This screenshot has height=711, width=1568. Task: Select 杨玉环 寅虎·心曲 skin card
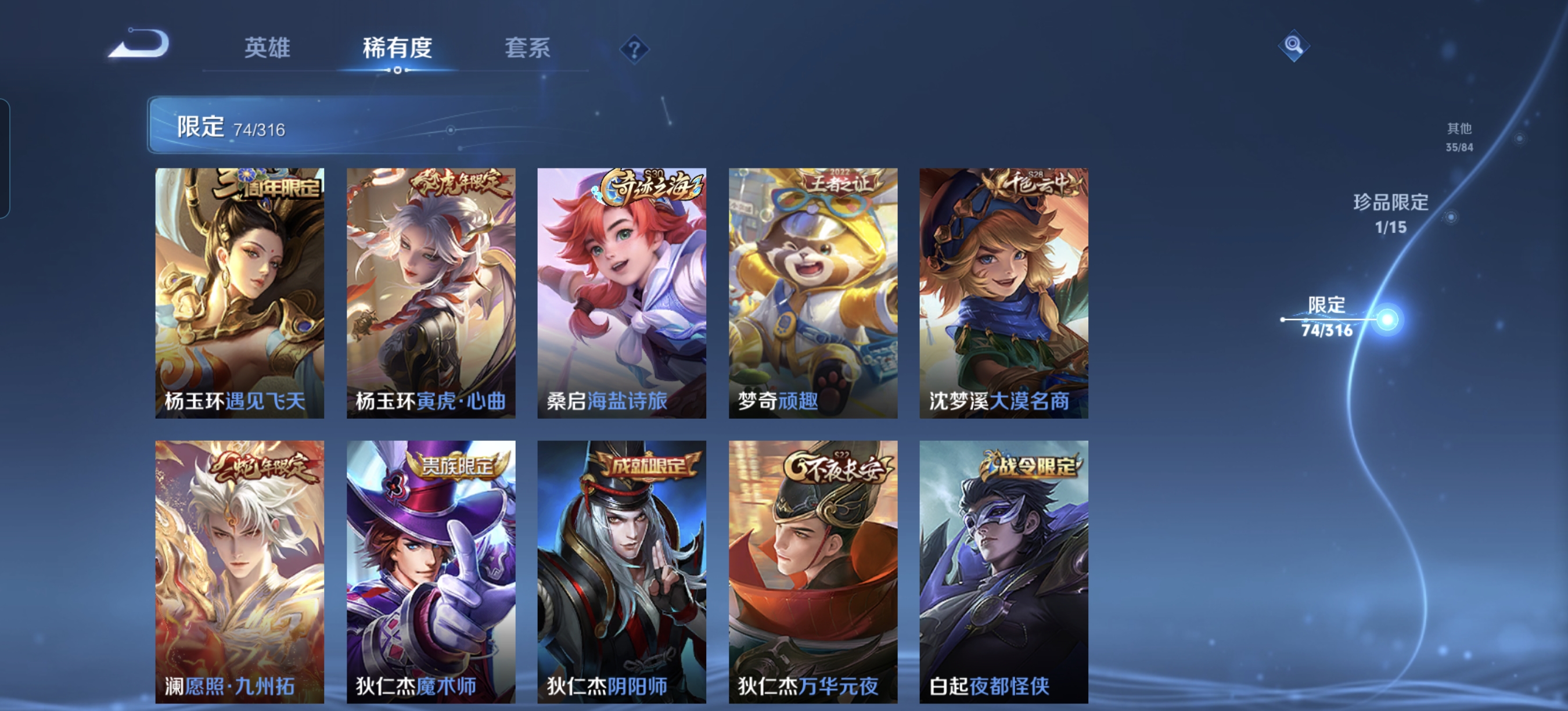click(431, 293)
